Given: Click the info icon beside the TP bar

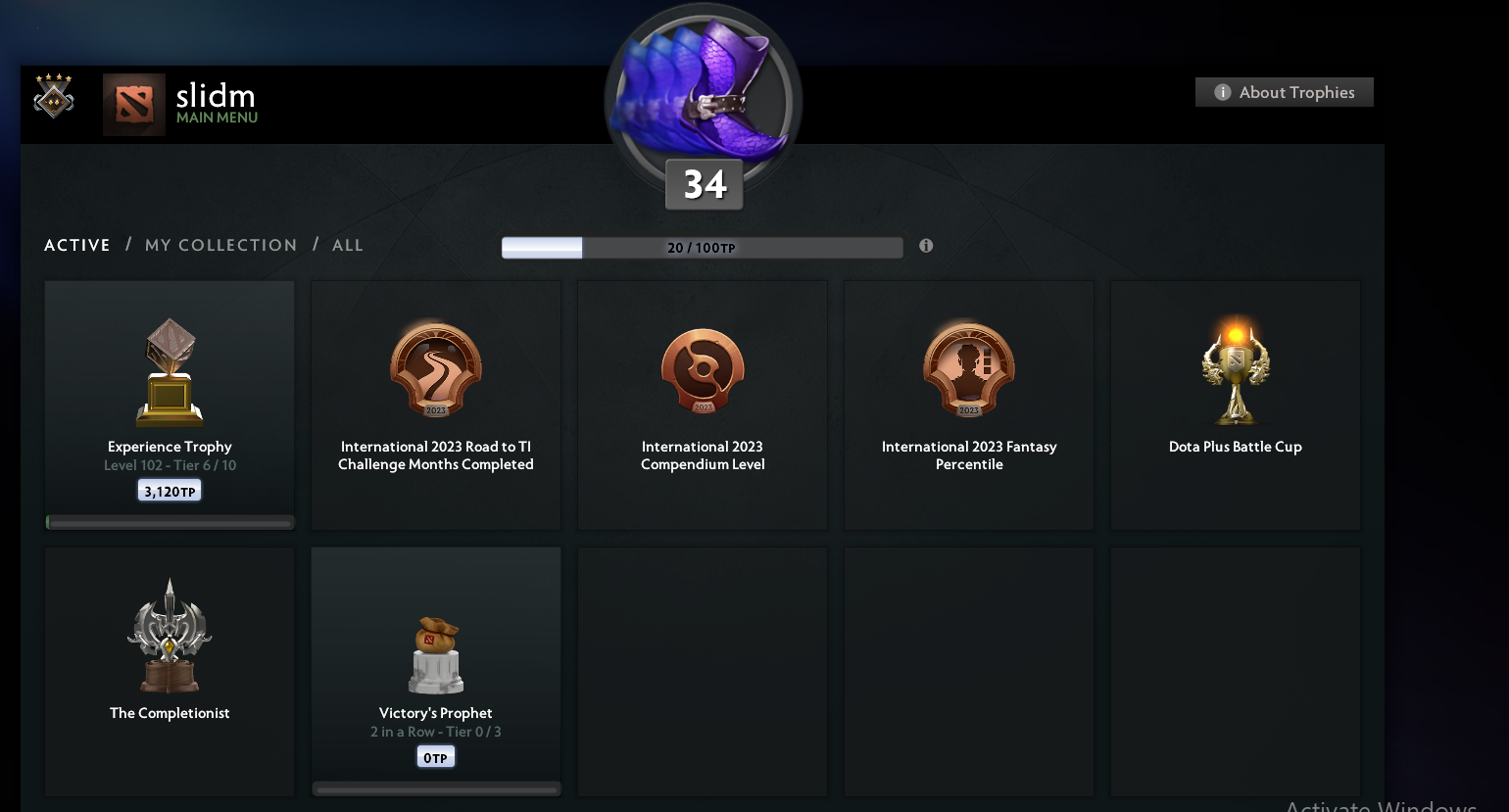Looking at the screenshot, I should [926, 246].
